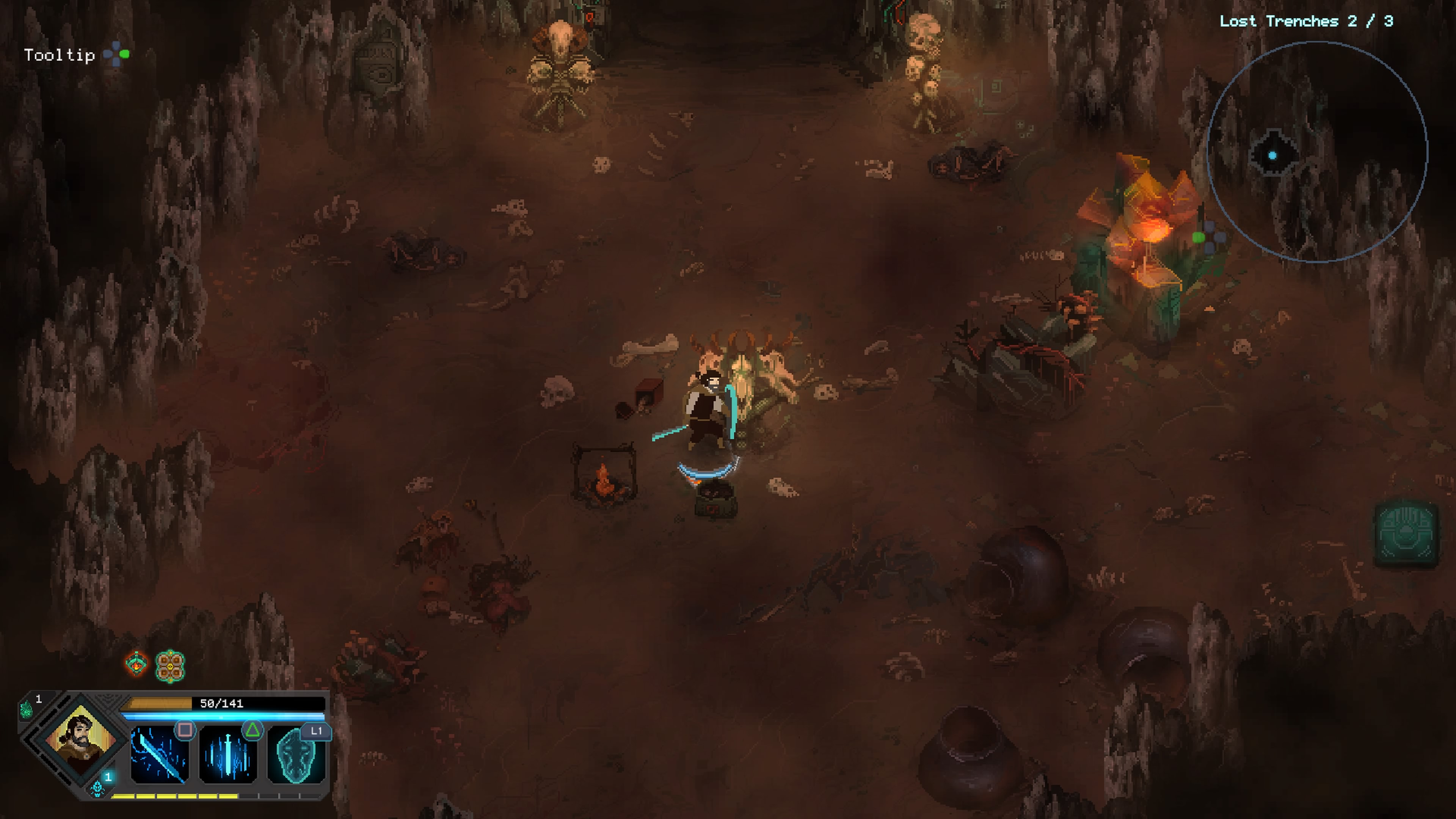The image size is (1456, 819).
Task: Click the d-pad controller icon beside Tooltip
Action: coord(117,54)
